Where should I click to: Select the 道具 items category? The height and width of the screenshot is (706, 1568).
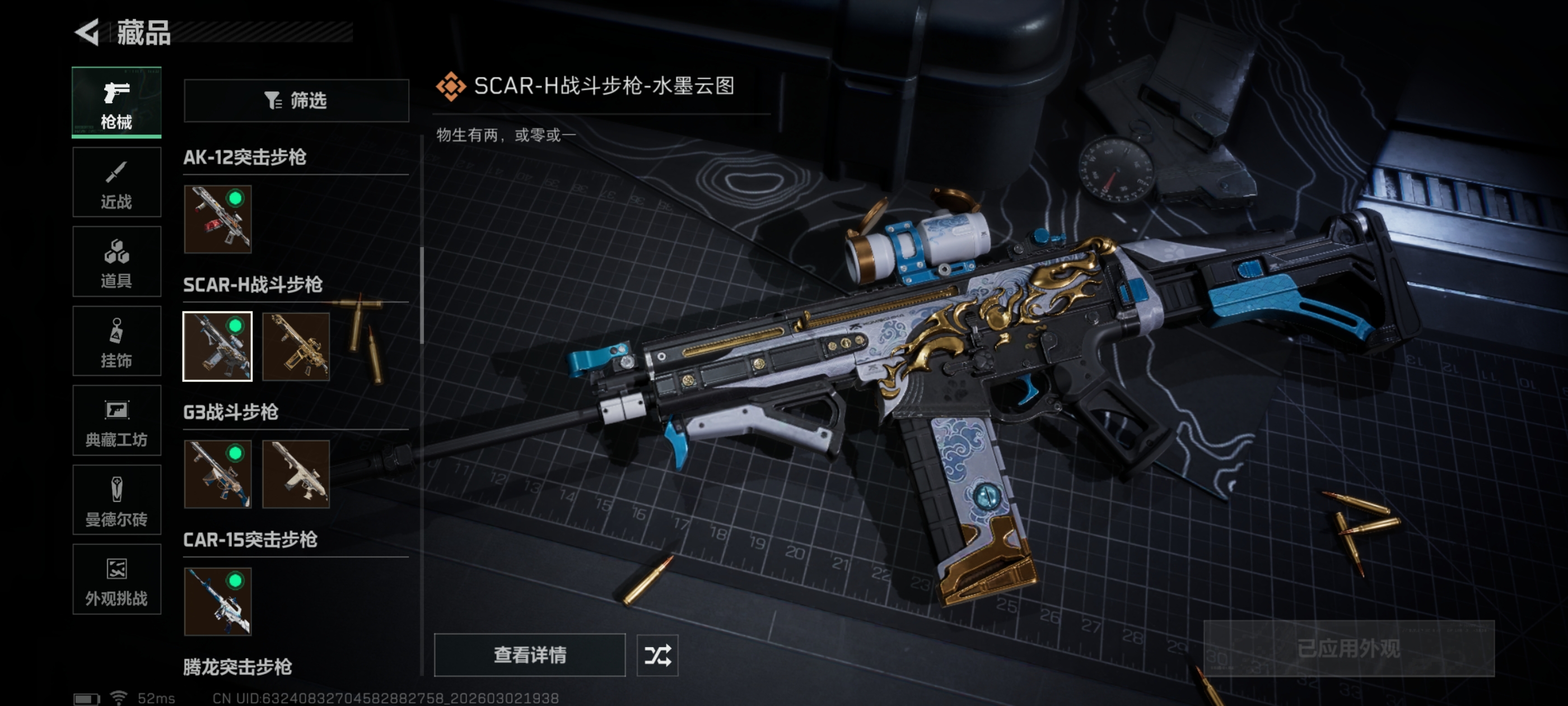point(116,262)
